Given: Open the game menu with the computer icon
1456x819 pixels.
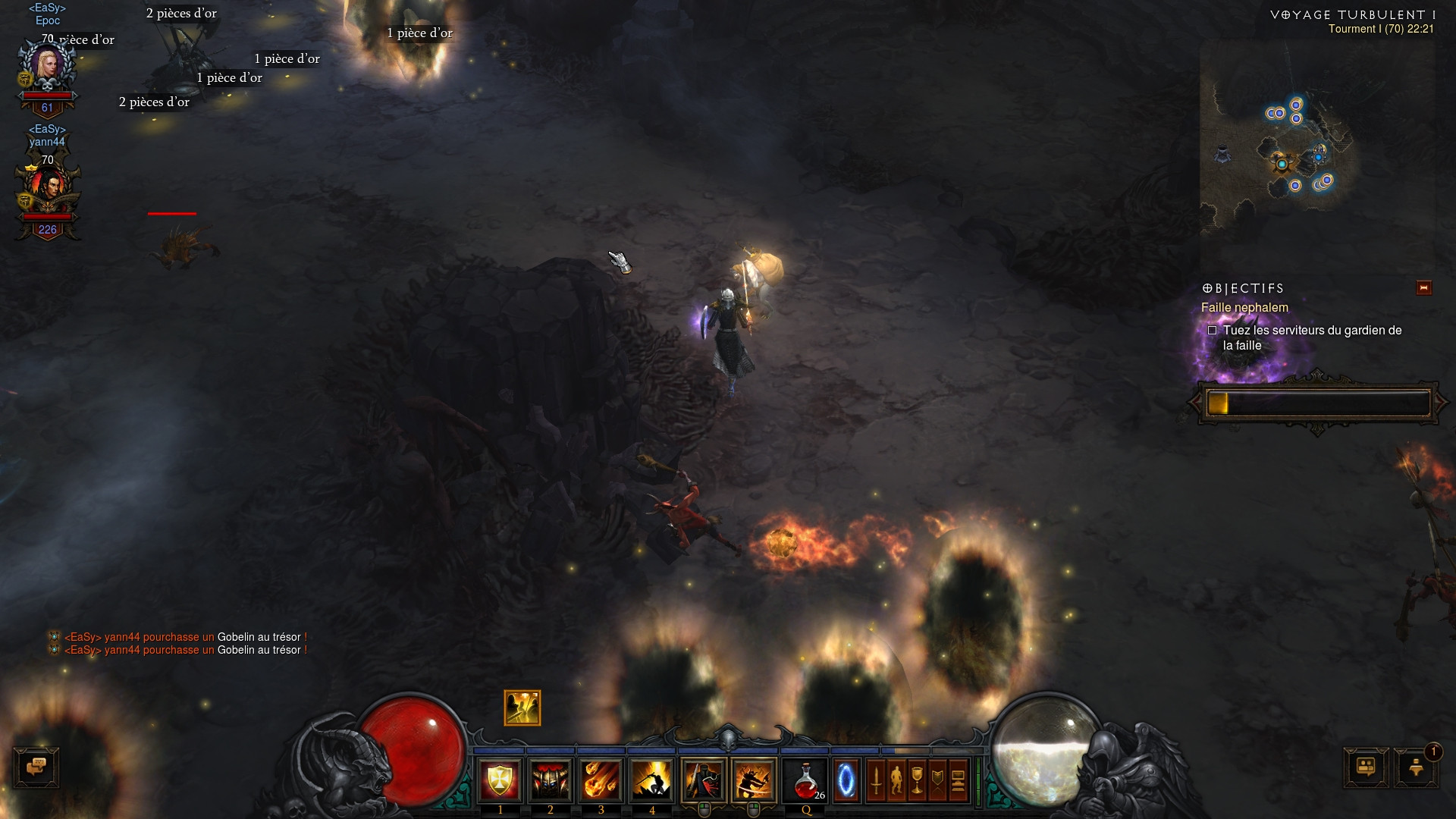Looking at the screenshot, I should pyautogui.click(x=958, y=780).
